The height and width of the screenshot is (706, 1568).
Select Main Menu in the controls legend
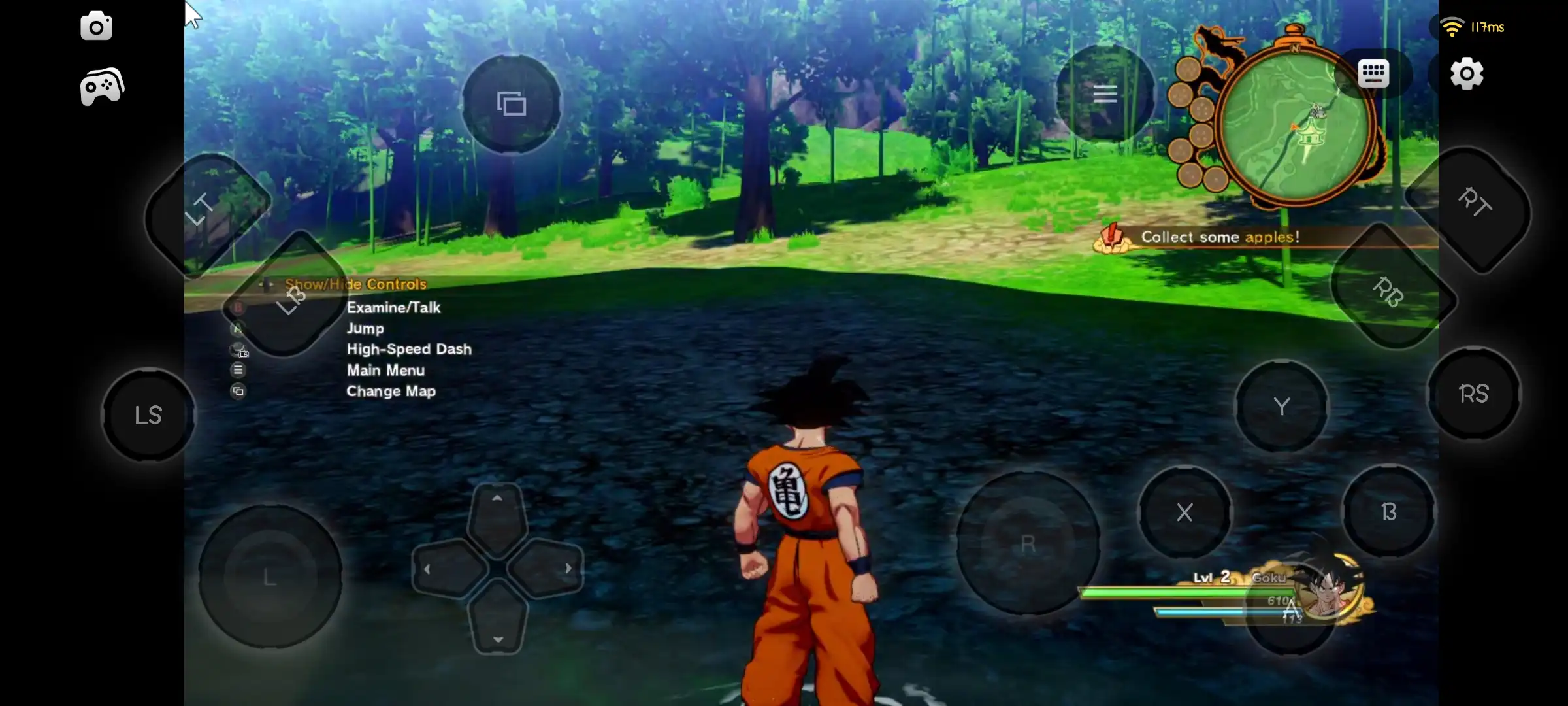(x=385, y=371)
